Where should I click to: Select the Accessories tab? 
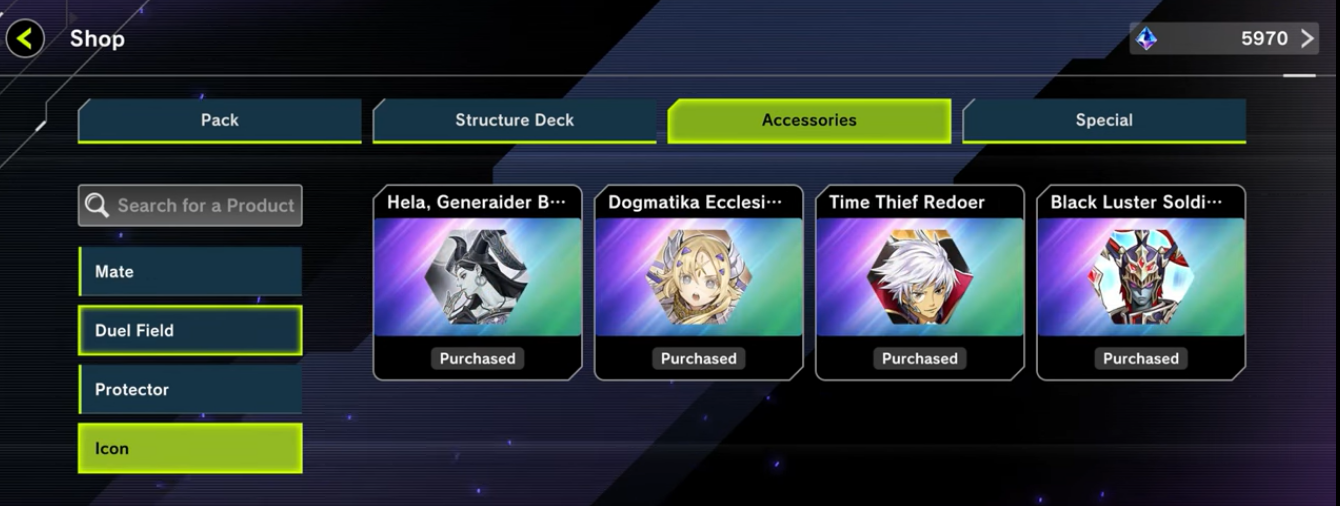pos(809,120)
